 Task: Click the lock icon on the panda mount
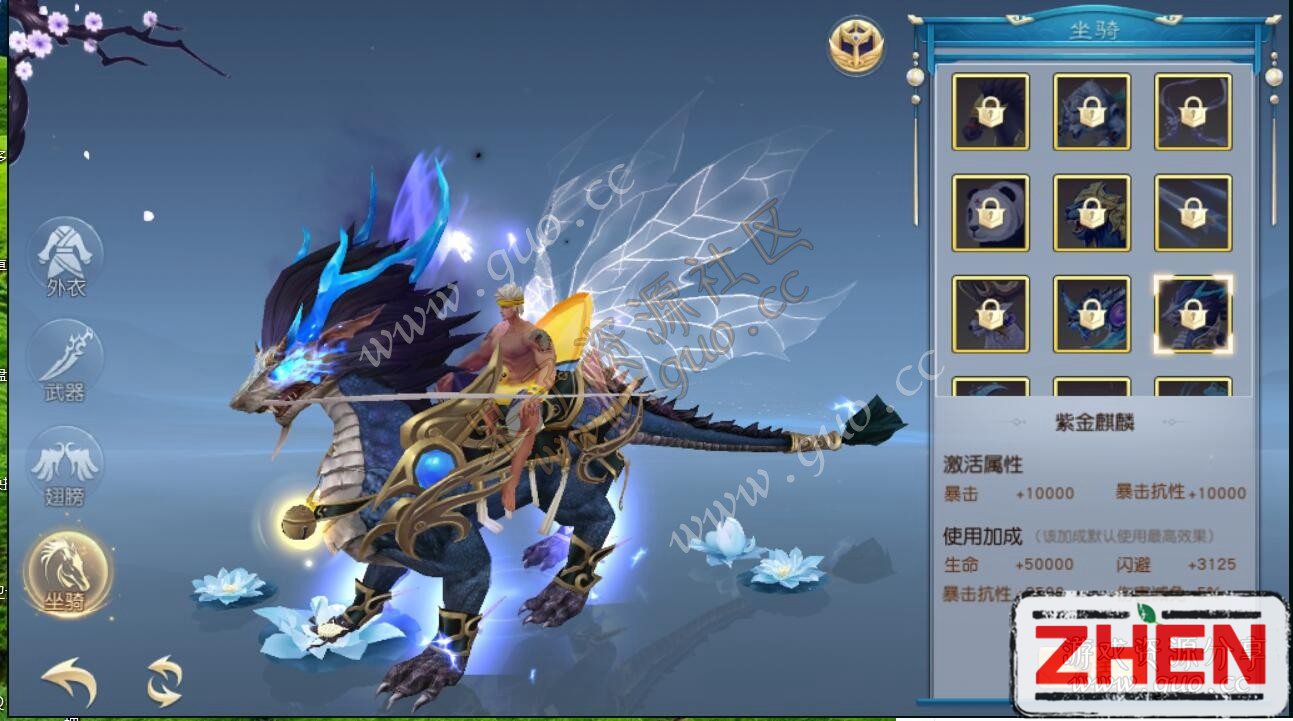coord(990,212)
